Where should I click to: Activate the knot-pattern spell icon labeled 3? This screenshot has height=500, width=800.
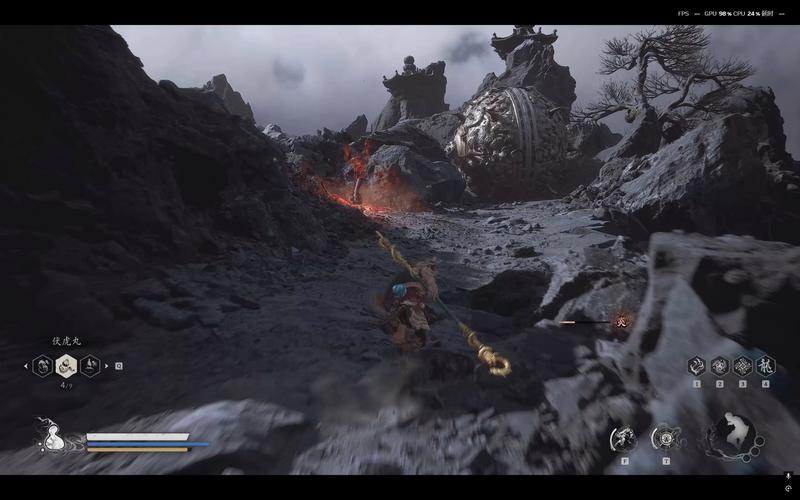(x=743, y=365)
